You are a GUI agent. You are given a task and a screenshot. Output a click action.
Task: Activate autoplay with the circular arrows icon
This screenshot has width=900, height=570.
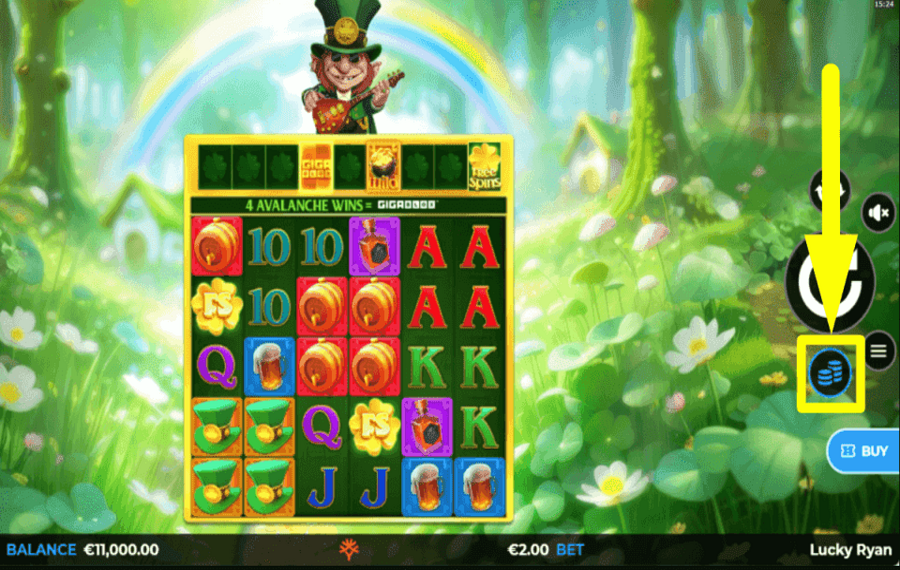point(830,189)
